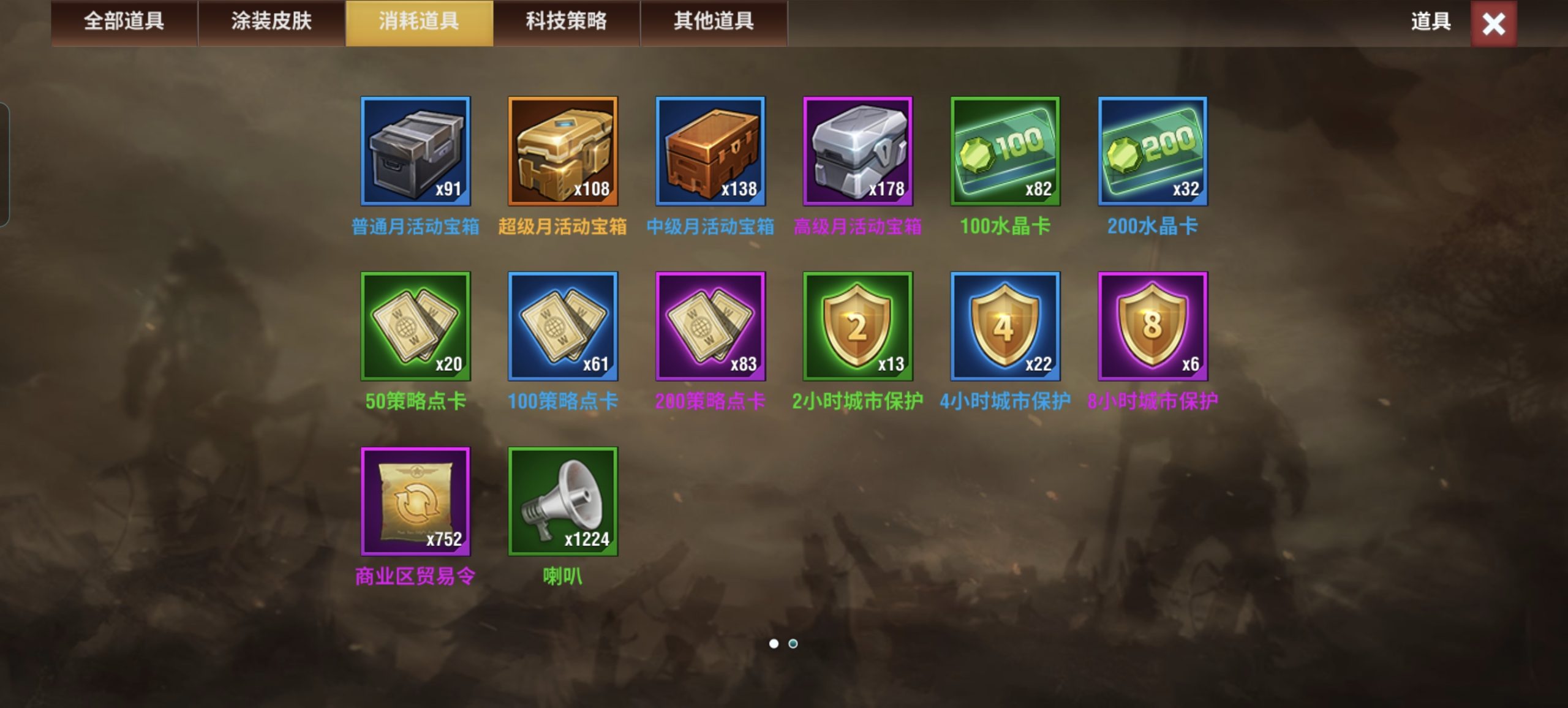Open the 200策略点卡 item
The image size is (1568, 708).
coord(710,328)
